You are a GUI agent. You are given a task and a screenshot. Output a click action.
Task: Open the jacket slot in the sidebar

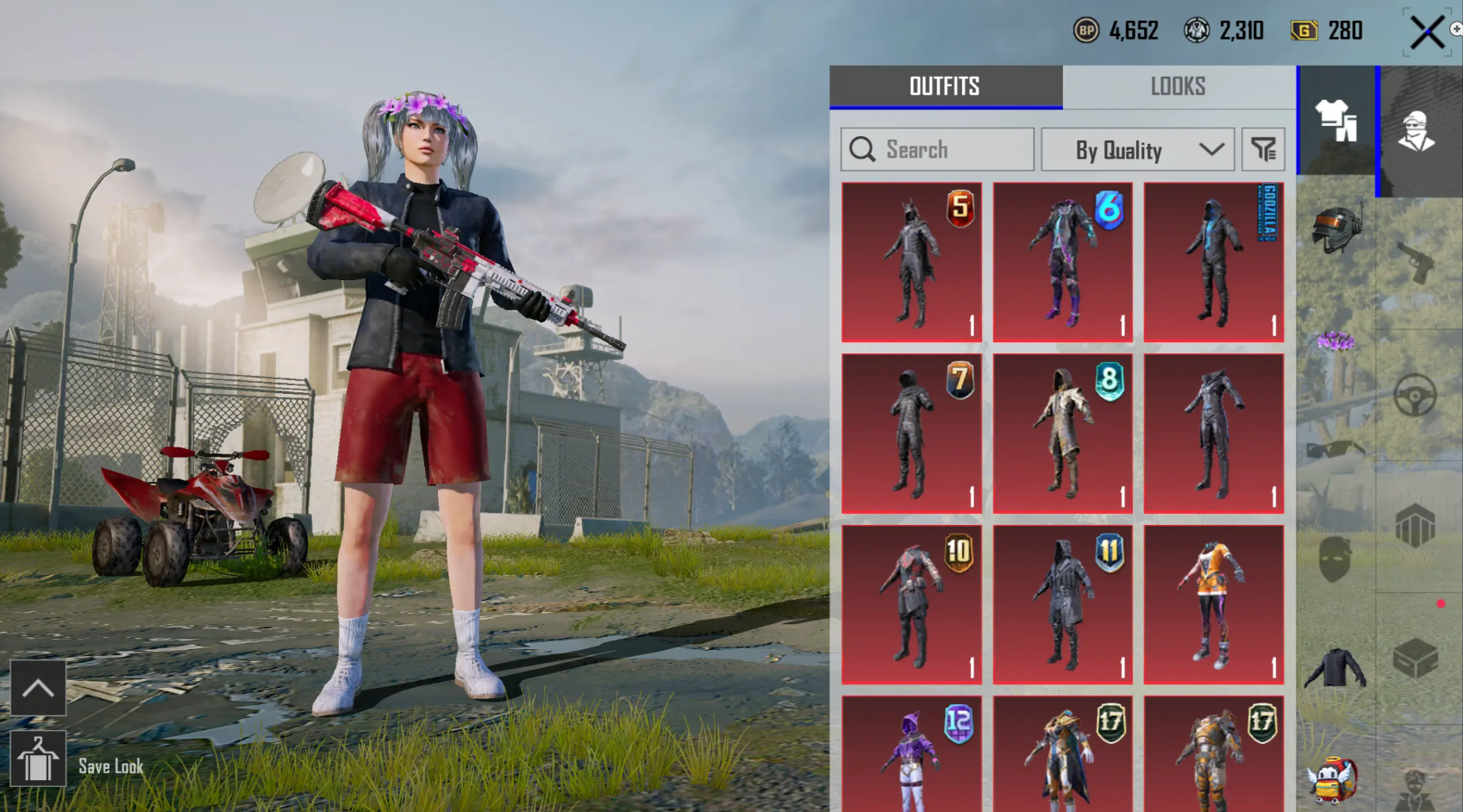[x=1335, y=670]
